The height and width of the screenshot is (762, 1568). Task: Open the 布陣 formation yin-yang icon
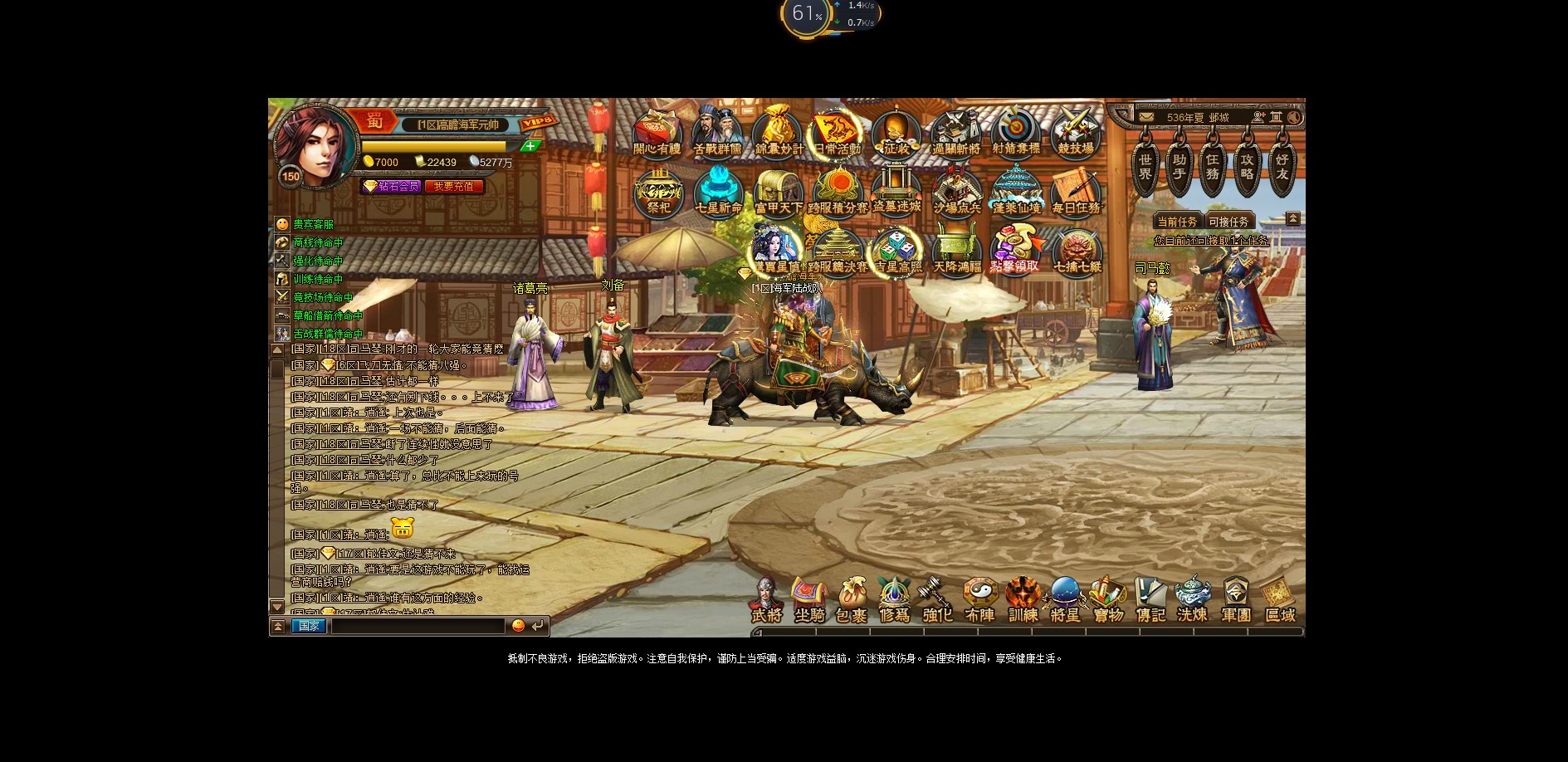(x=980, y=599)
